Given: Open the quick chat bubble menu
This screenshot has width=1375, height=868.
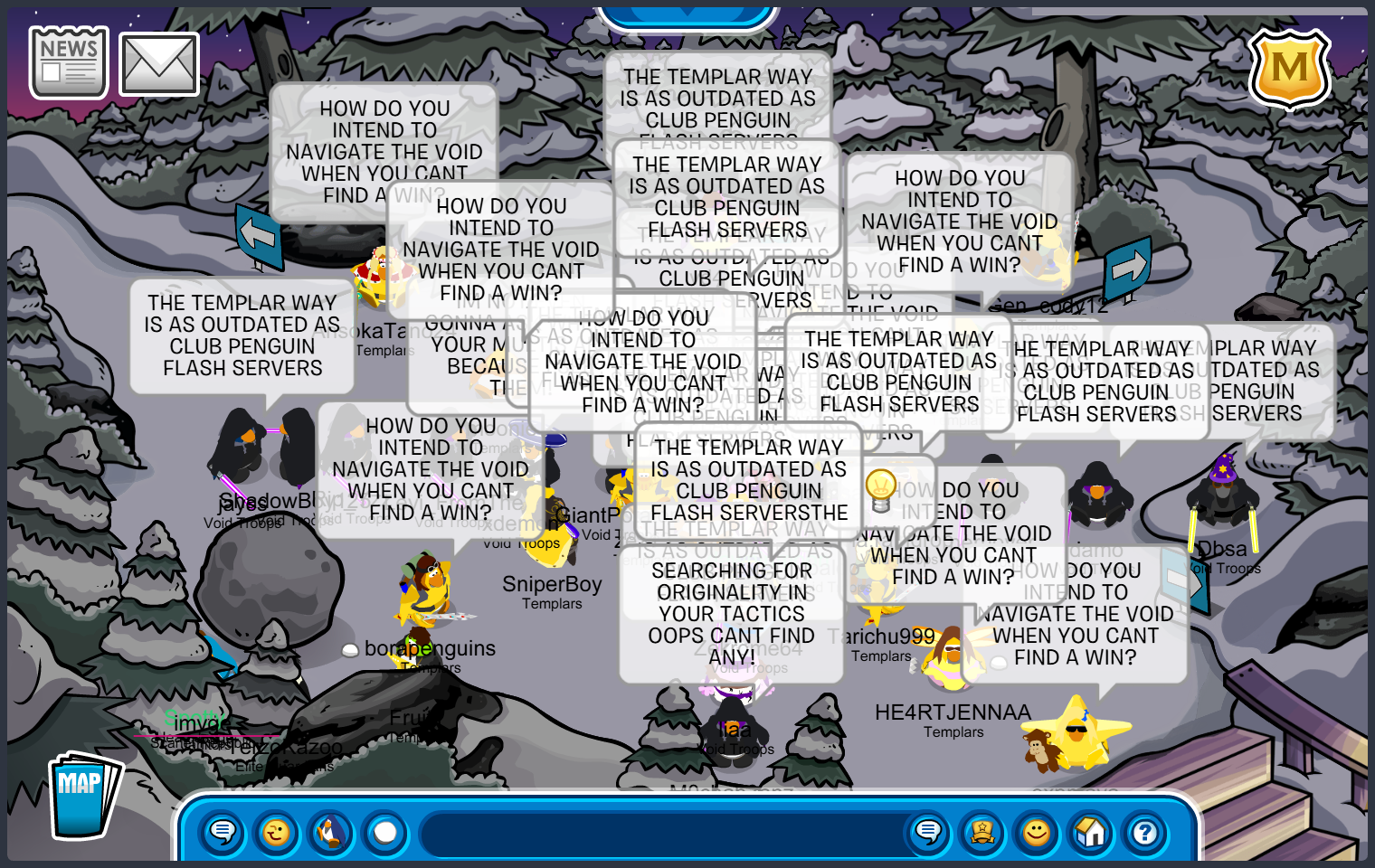Looking at the screenshot, I should click(223, 833).
